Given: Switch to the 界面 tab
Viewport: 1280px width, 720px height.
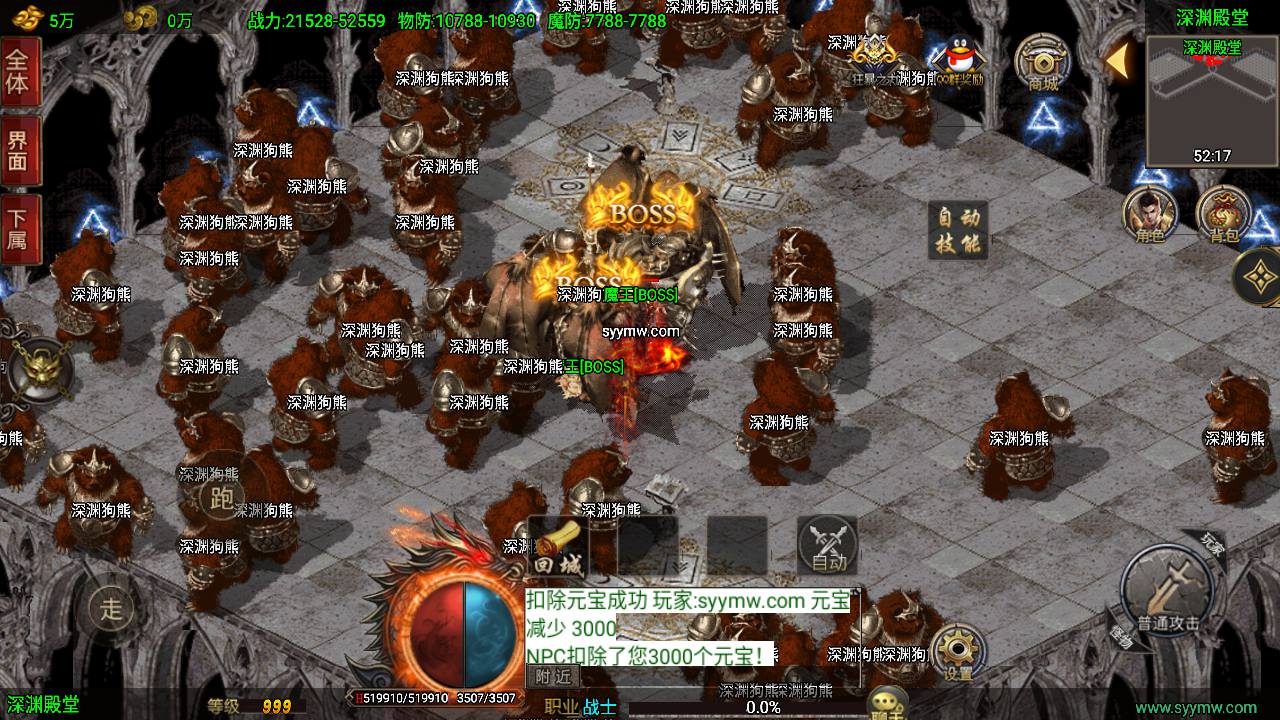Looking at the screenshot, I should 19,150.
